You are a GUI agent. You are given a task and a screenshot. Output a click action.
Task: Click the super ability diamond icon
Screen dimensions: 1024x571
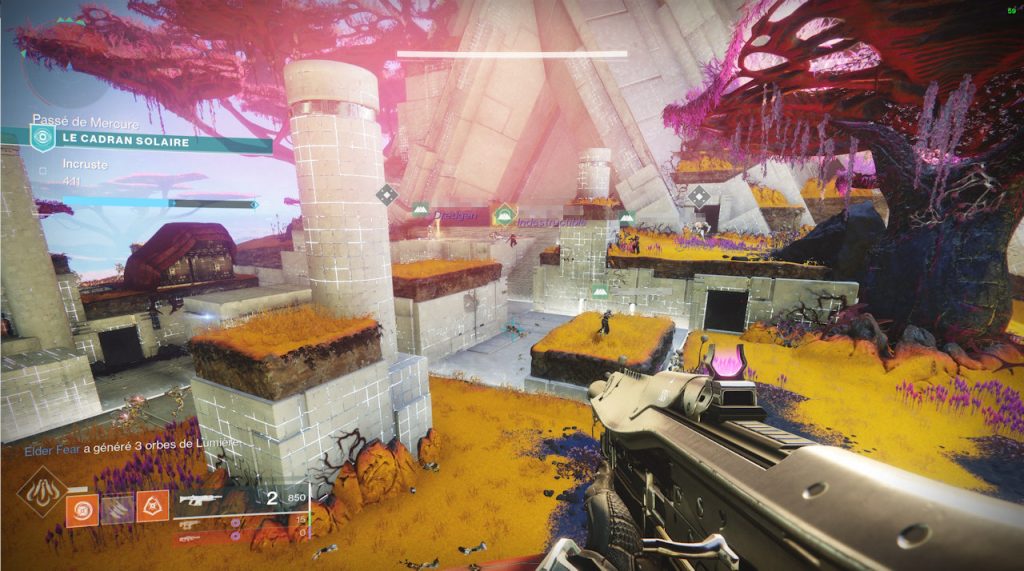point(42,492)
